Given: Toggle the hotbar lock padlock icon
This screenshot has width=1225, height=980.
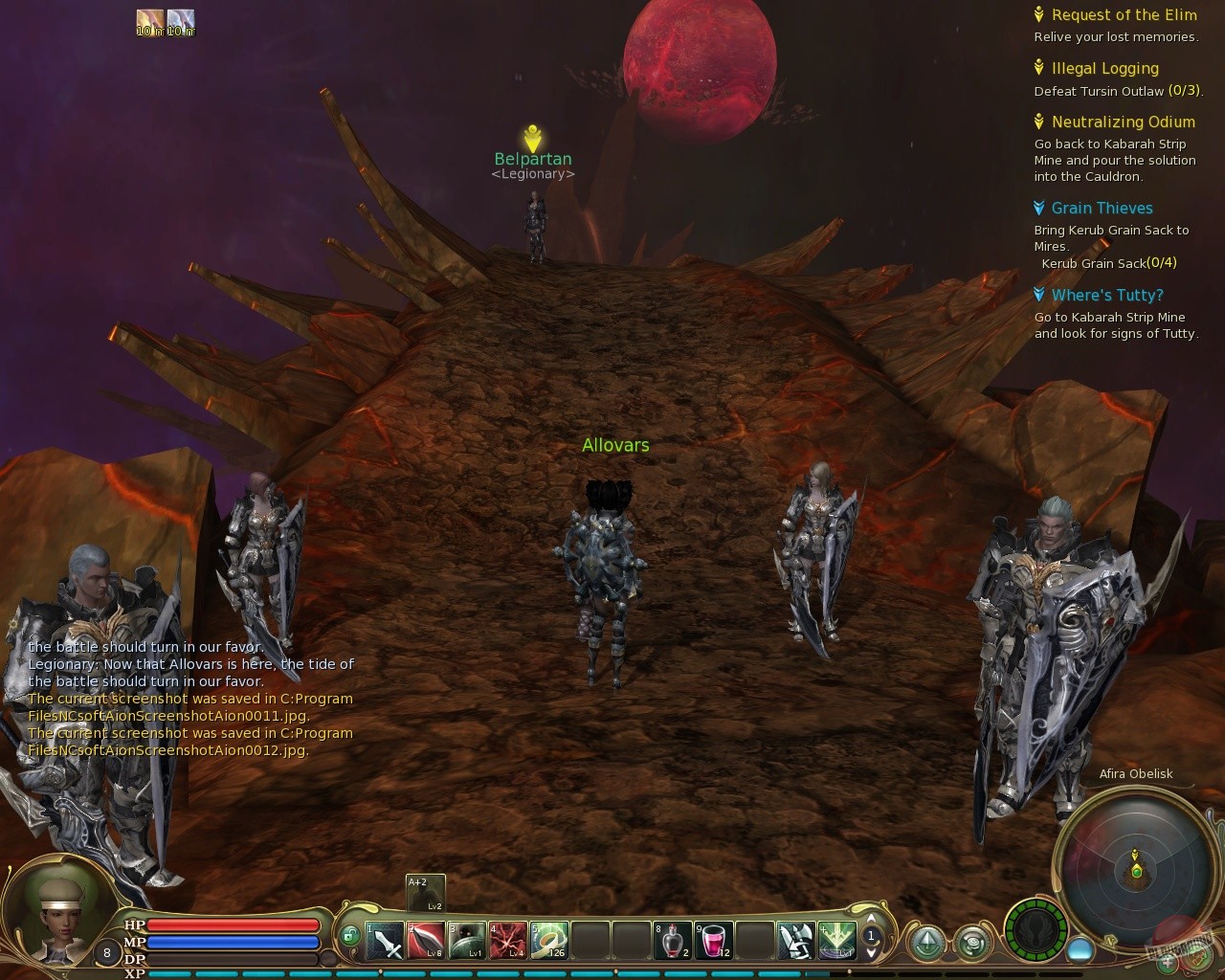Looking at the screenshot, I should coord(349,935).
